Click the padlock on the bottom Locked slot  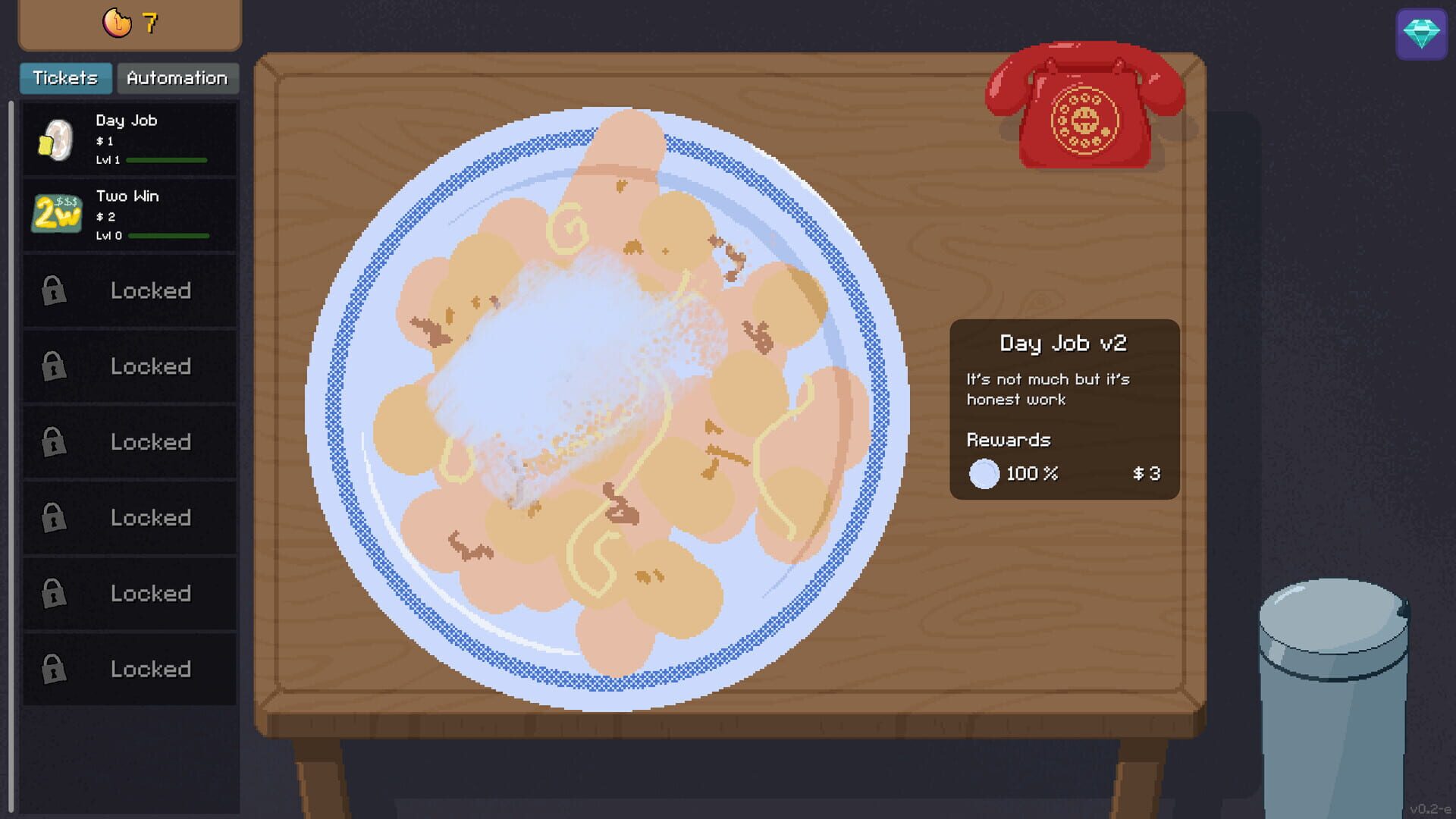click(x=52, y=668)
